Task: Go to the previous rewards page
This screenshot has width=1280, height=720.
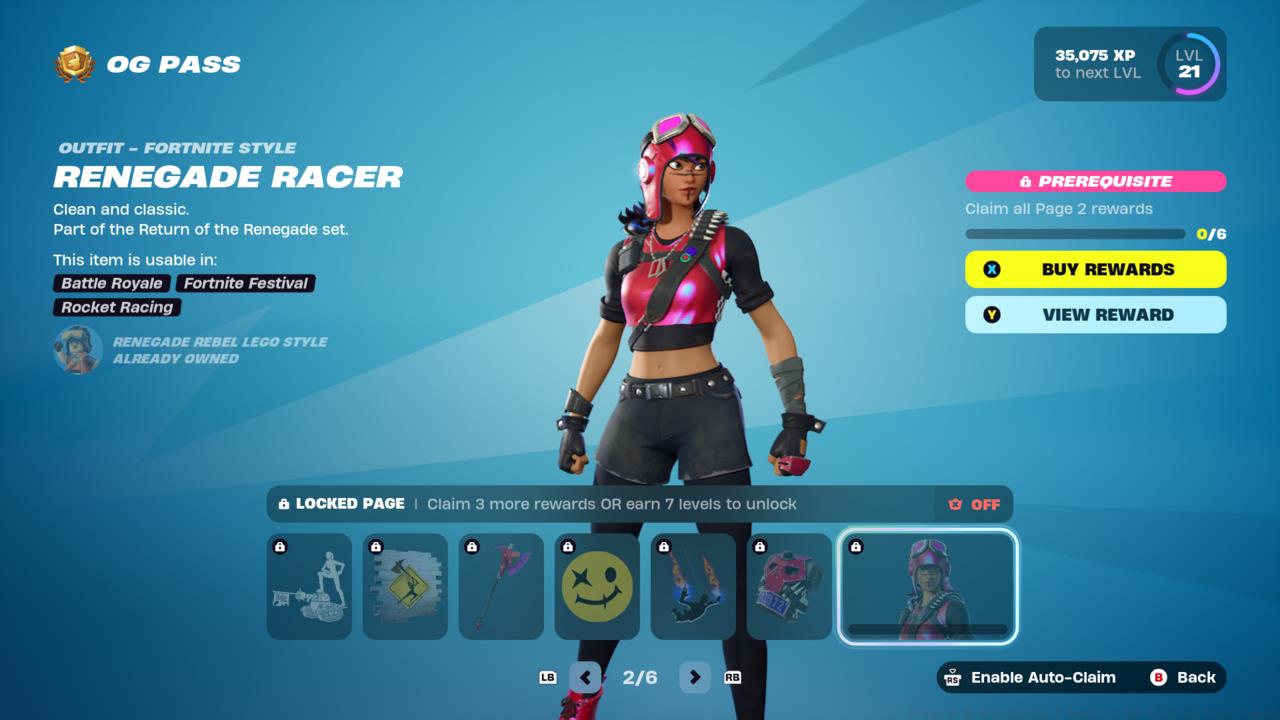Action: (585, 677)
